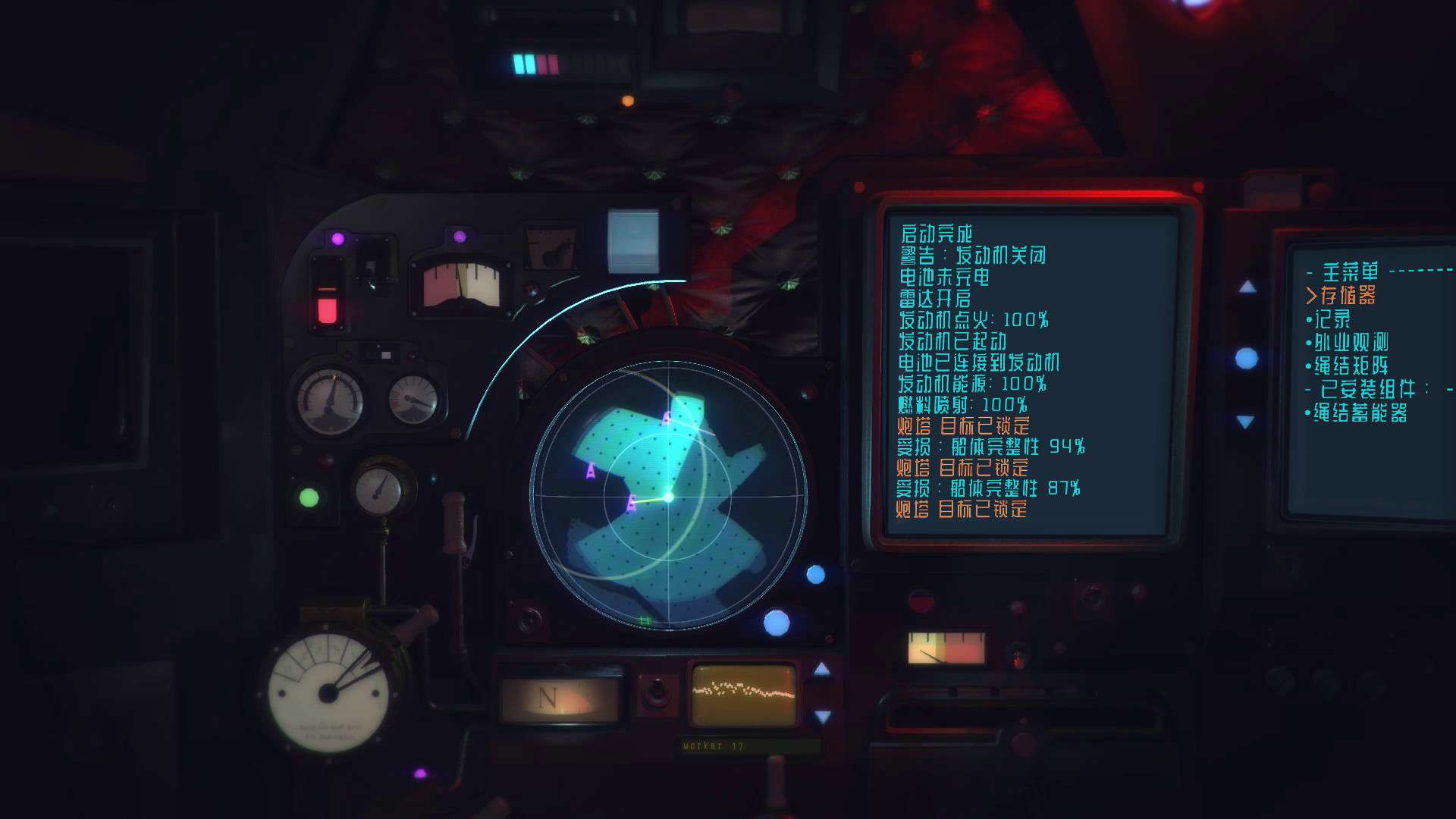Click the up arrow beside the menu screen
This screenshot has width=1456, height=819.
click(1247, 287)
